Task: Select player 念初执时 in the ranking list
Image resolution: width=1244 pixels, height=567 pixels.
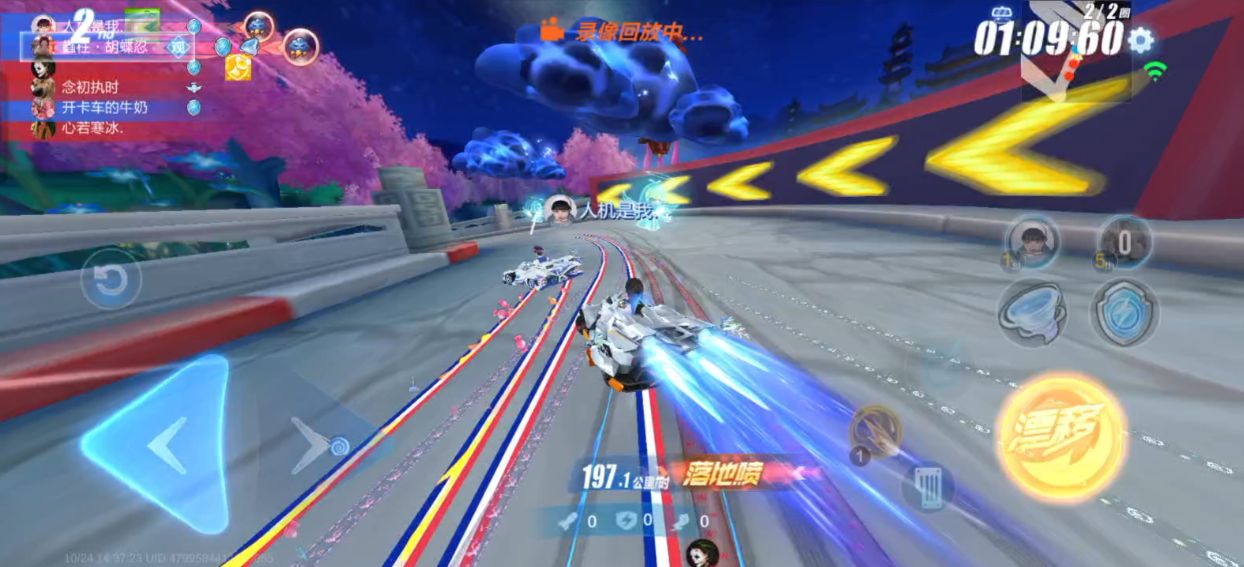Action: click(90, 87)
